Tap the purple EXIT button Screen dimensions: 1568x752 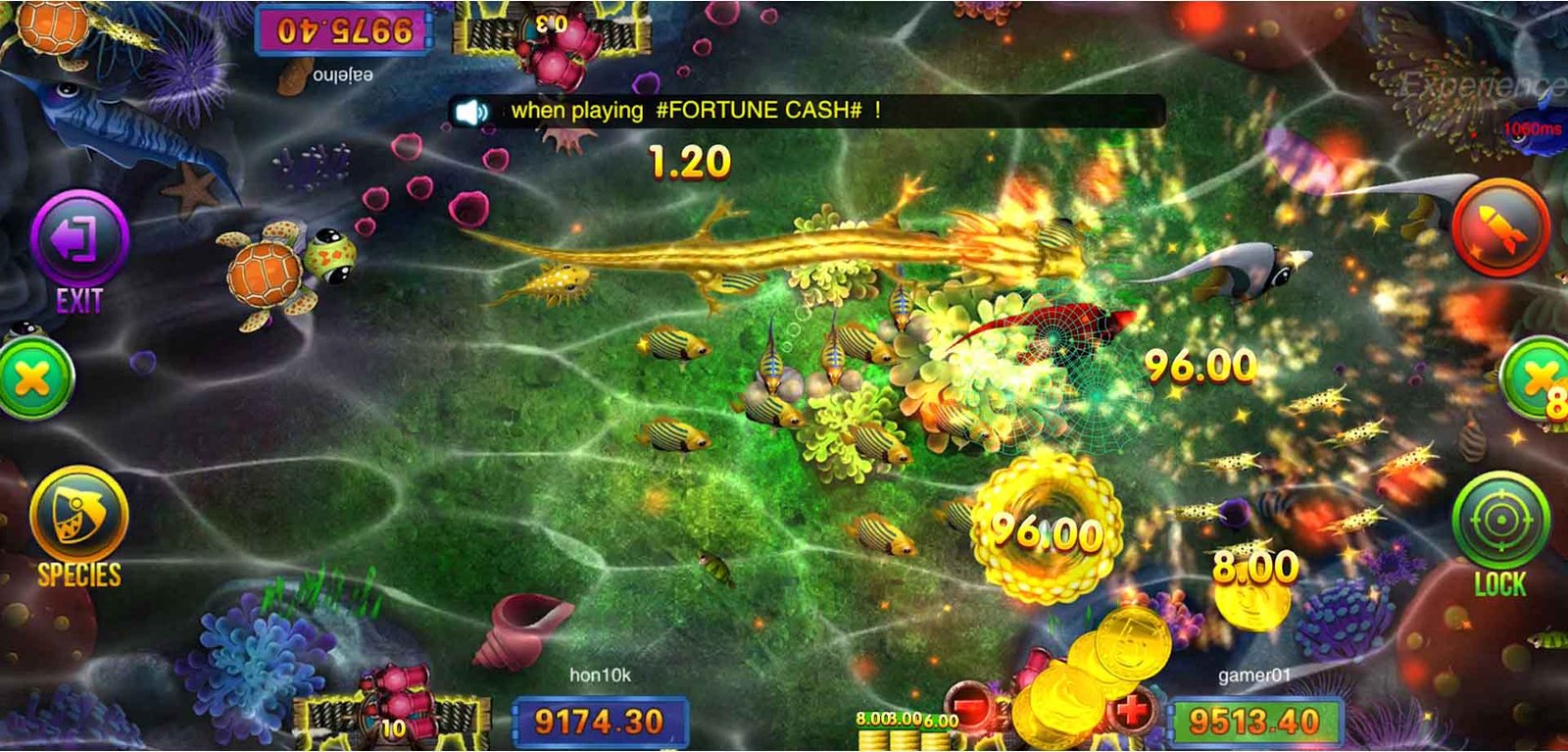coord(78,240)
